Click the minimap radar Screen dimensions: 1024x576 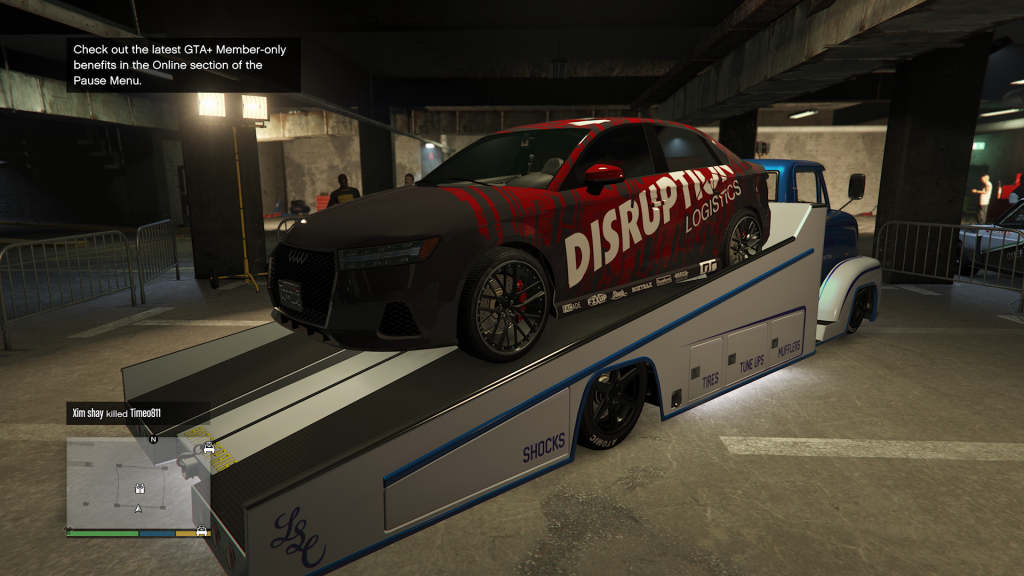(x=138, y=482)
